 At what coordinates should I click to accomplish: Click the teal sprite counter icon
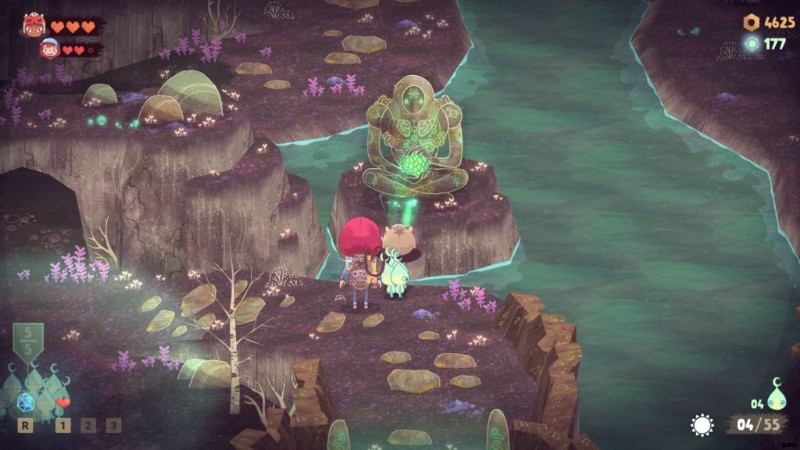point(773,392)
